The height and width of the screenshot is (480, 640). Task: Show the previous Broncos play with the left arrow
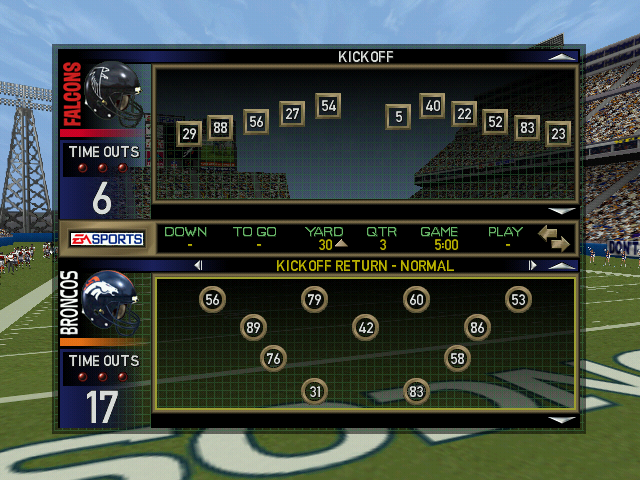198,266
